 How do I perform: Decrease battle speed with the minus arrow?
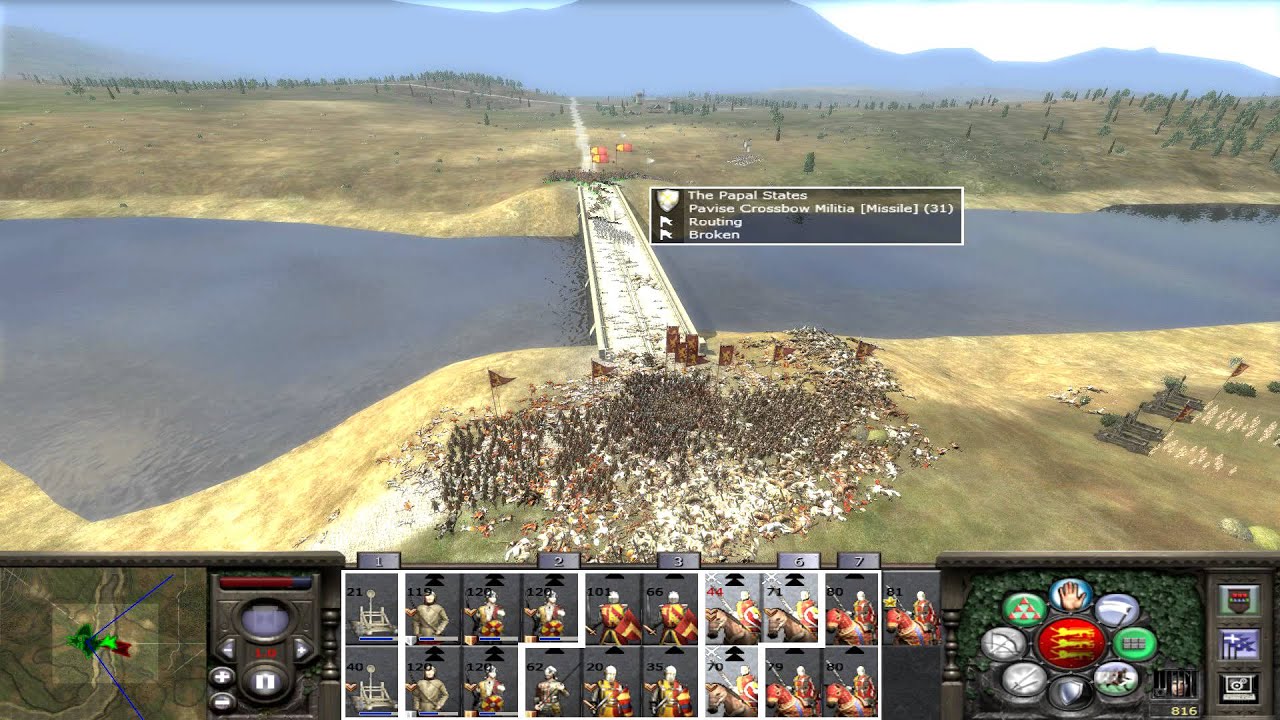(228, 650)
